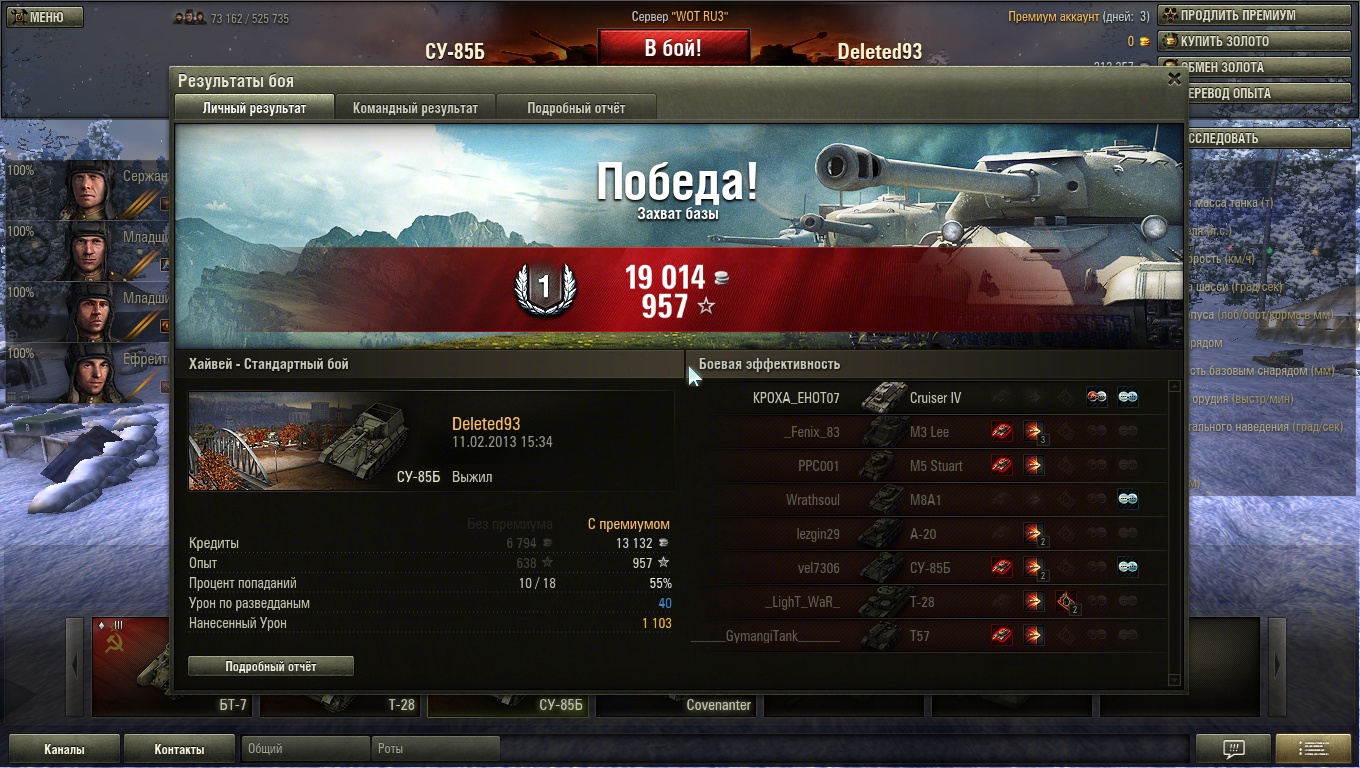The height and width of the screenshot is (768, 1360).
Task: Close the battle results window
Action: pyautogui.click(x=1174, y=80)
